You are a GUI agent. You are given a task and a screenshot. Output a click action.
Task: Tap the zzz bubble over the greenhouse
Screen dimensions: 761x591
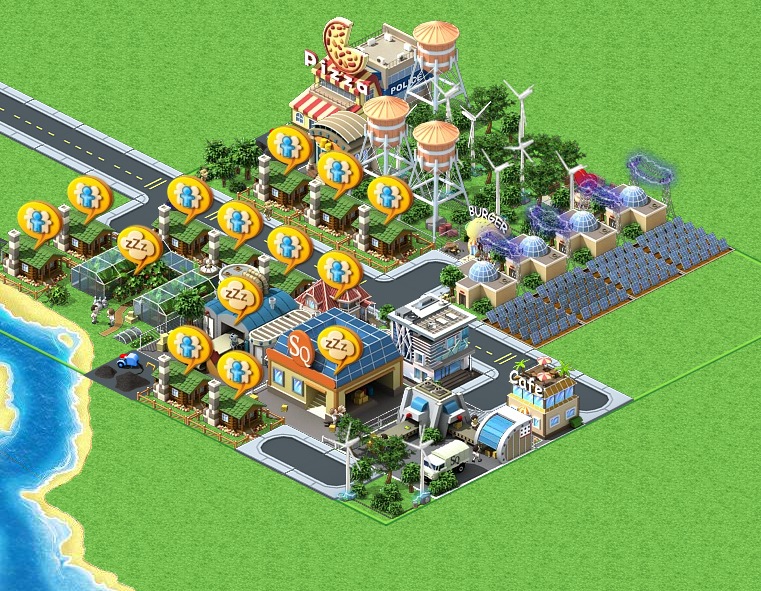coord(138,246)
